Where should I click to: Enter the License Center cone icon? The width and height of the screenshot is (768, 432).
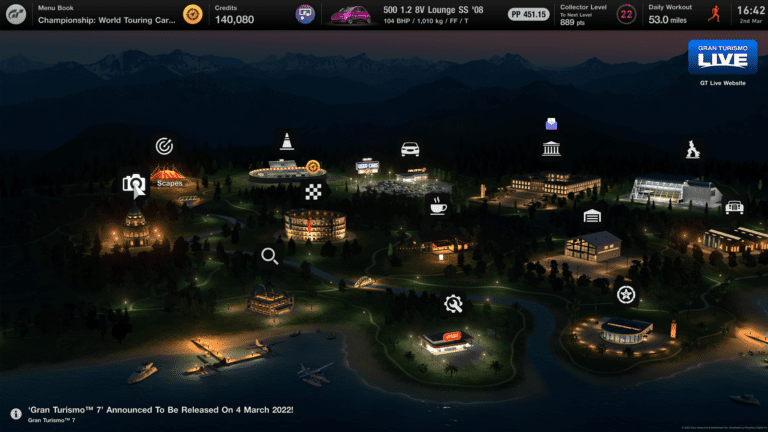(287, 141)
